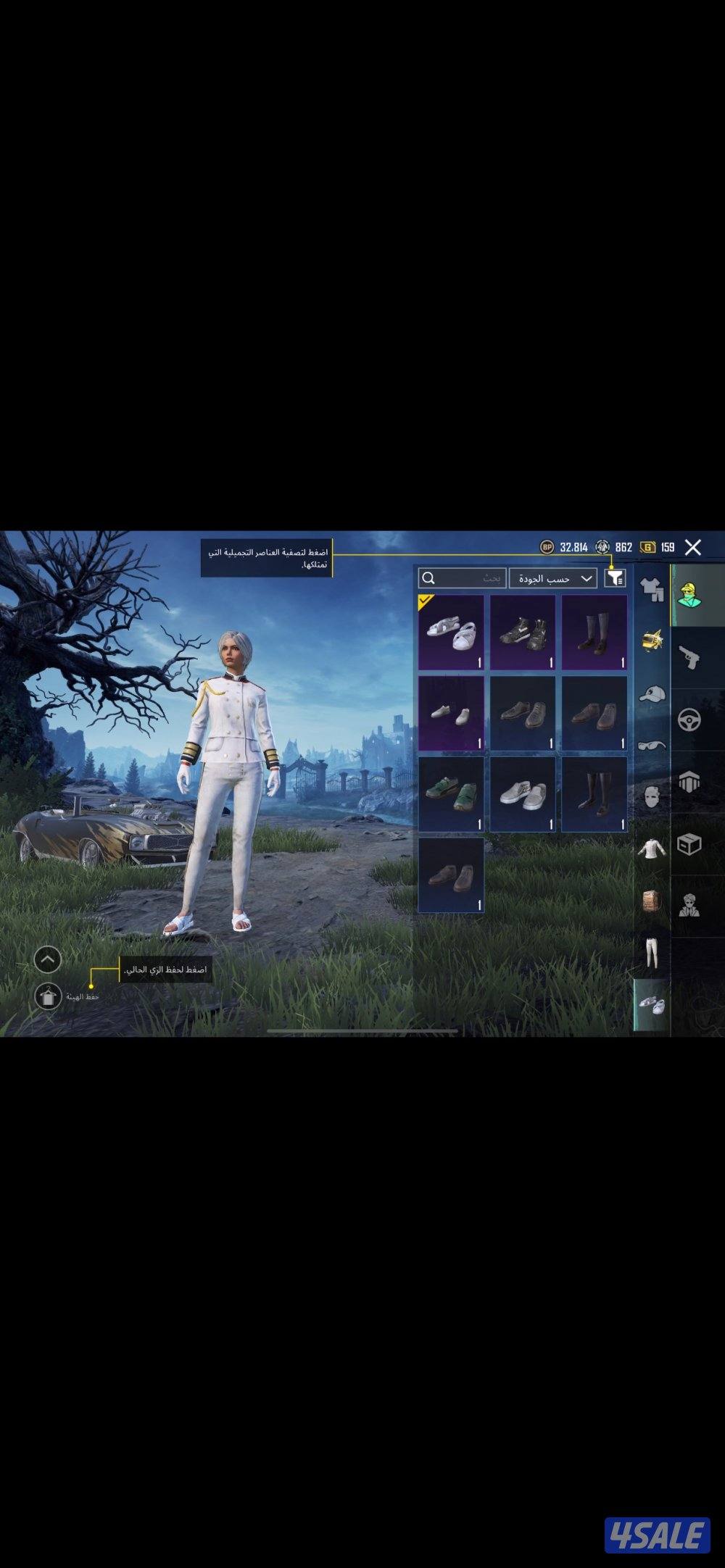Viewport: 725px width, 1568px height.
Task: Switch to the pistol weapons tab
Action: coord(689,658)
